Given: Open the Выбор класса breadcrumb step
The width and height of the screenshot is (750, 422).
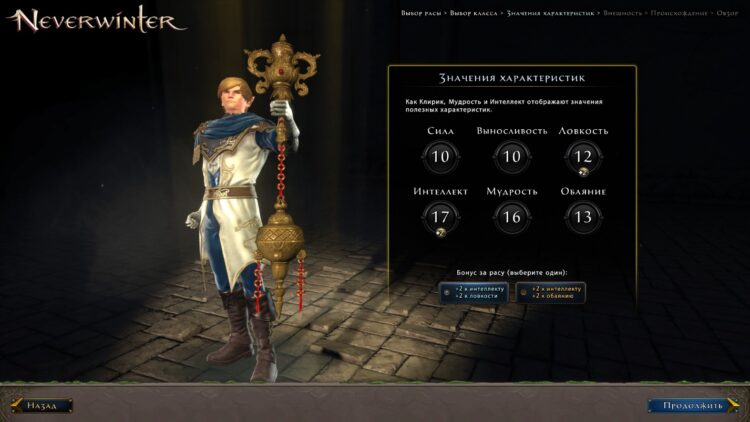Looking at the screenshot, I should pyautogui.click(x=475, y=13).
